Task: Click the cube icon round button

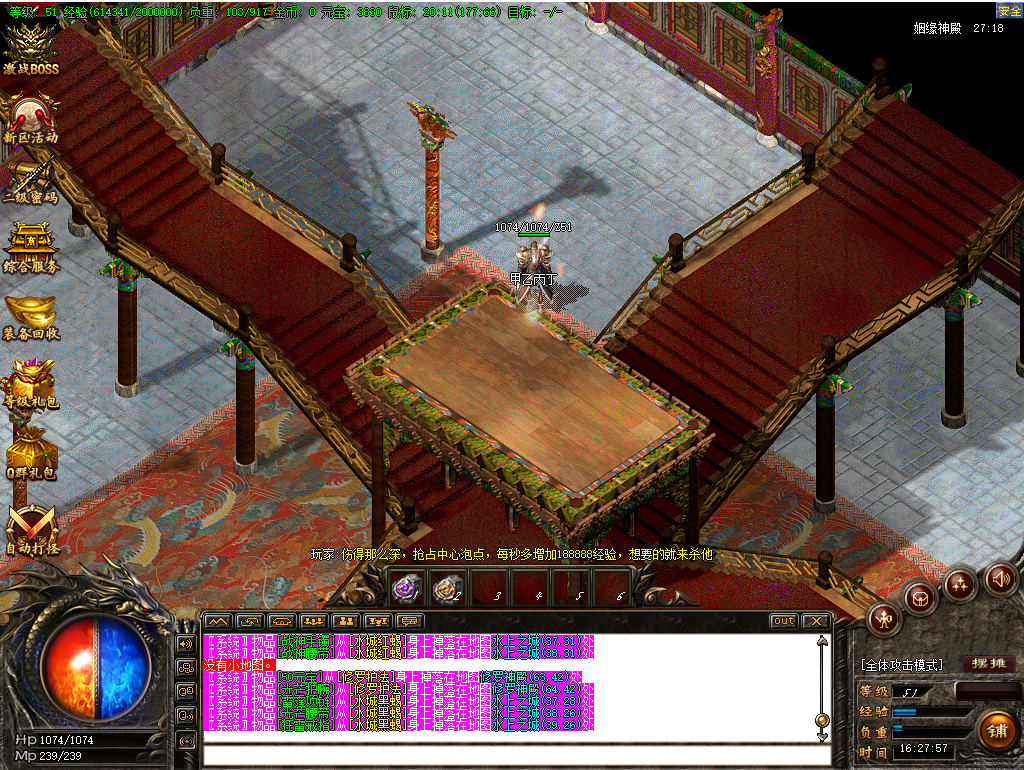Action: (919, 597)
